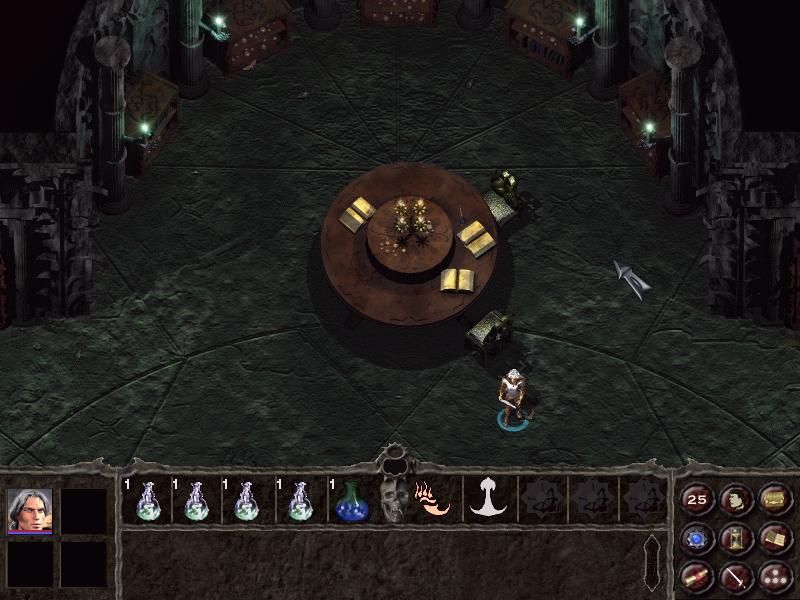Select the skull icon in the quickbar
Screen dimensions: 800x600
pos(393,500)
